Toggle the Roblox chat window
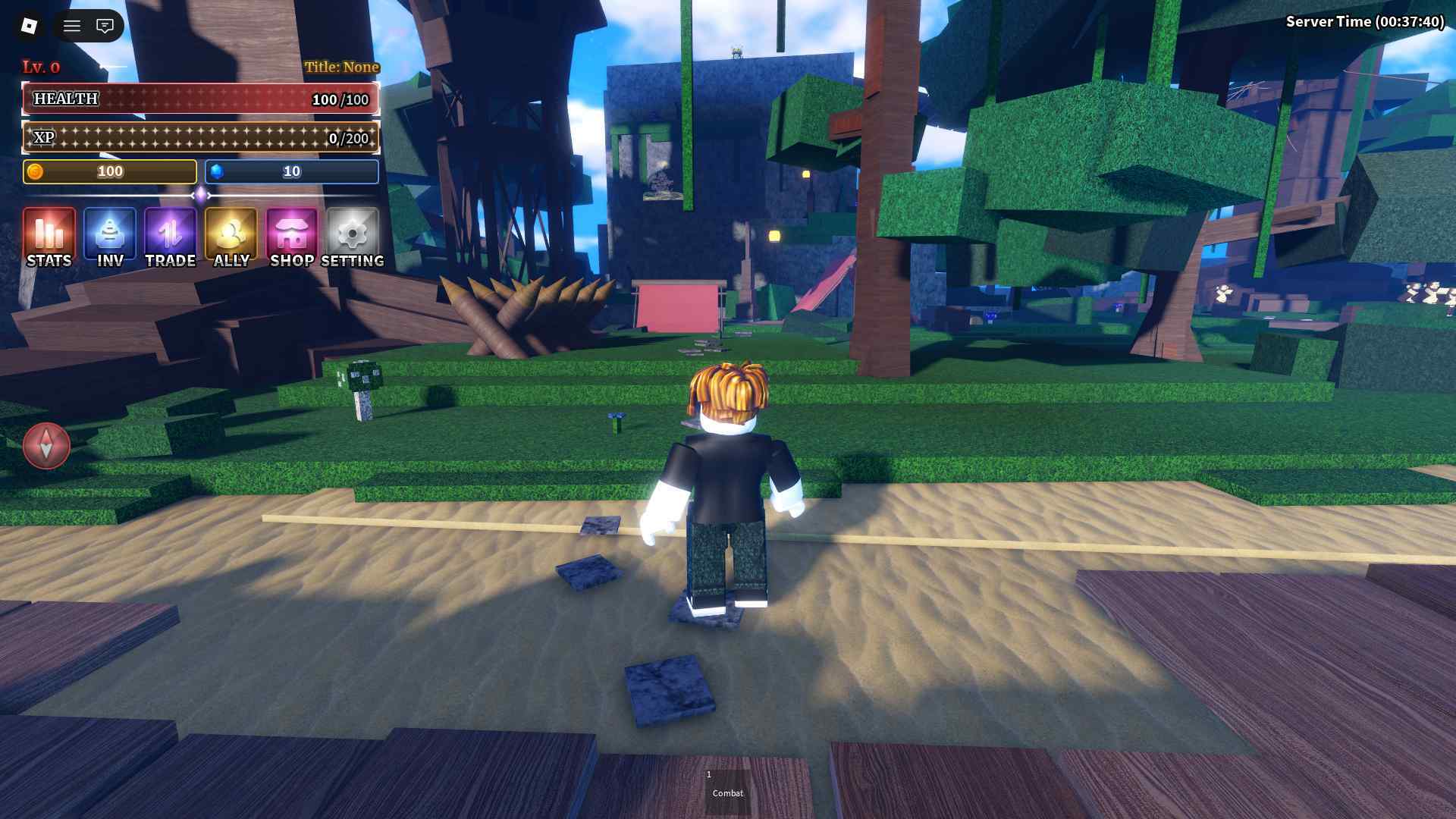 click(105, 26)
